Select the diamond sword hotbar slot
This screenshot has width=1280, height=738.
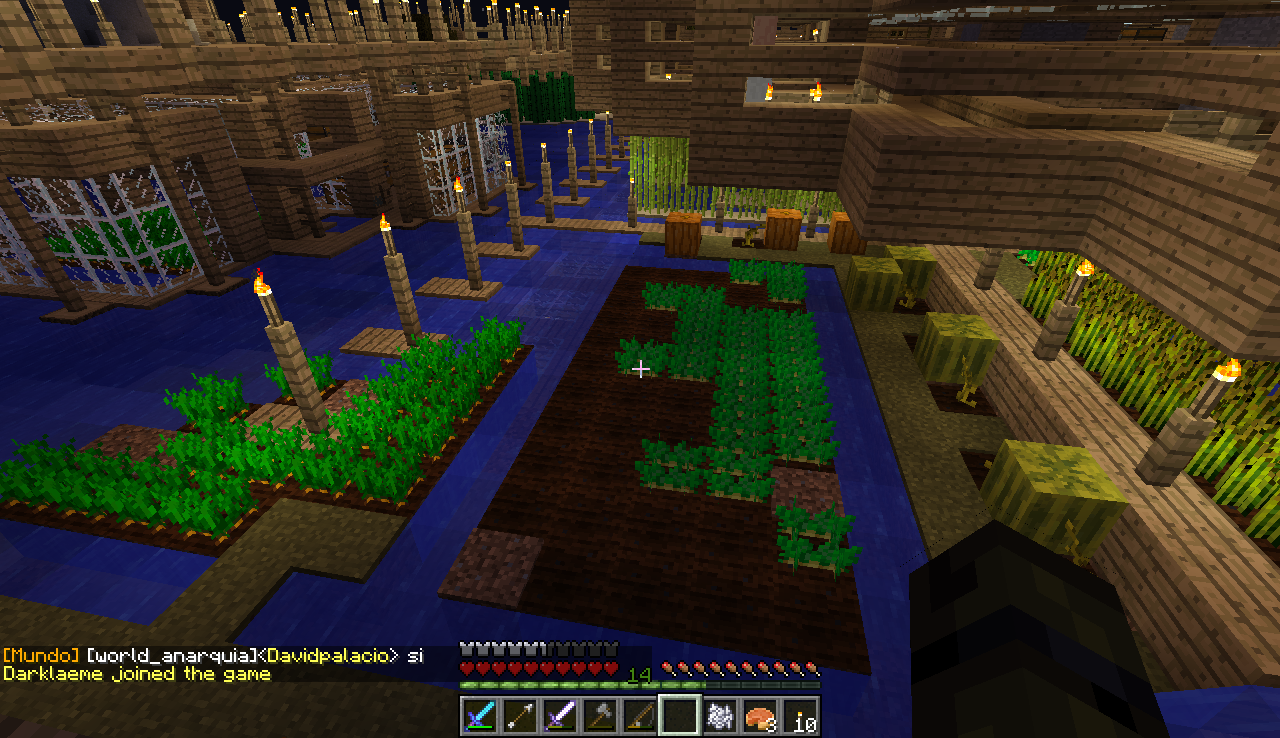478,716
